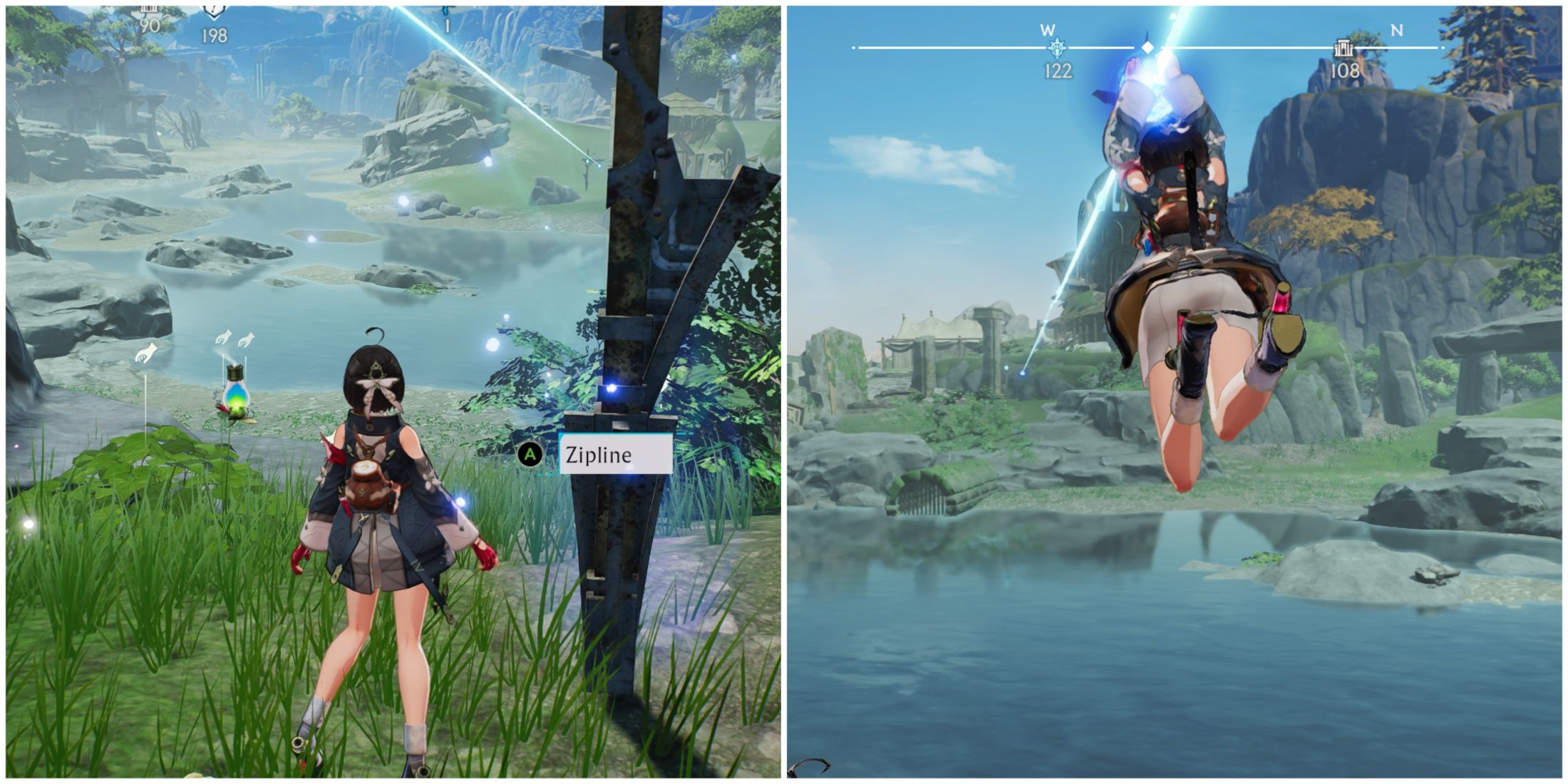Select the exclamation quest marker showing 198
The image size is (1568, 784).
pyautogui.click(x=214, y=7)
